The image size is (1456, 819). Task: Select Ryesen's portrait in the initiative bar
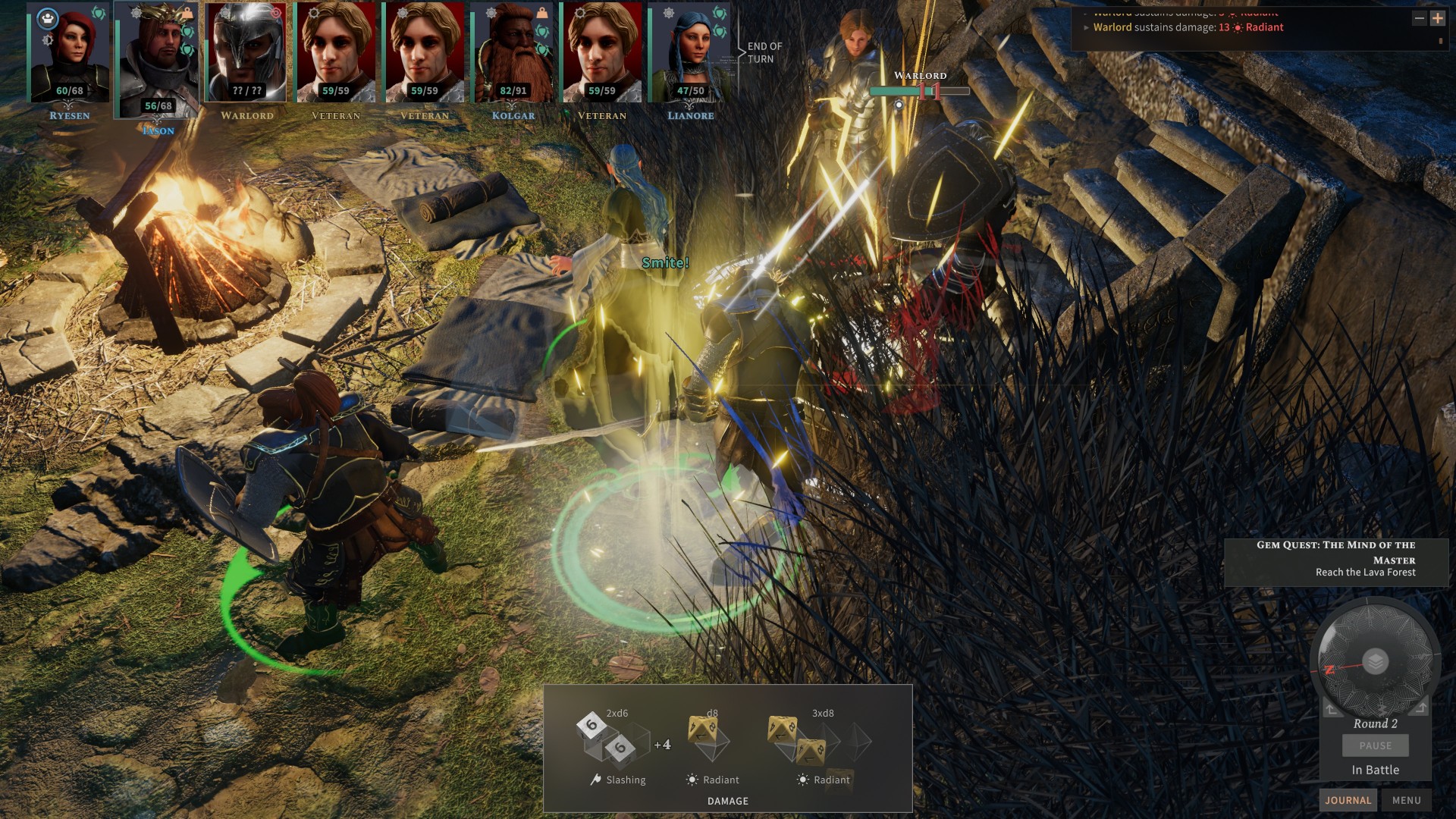(69, 53)
